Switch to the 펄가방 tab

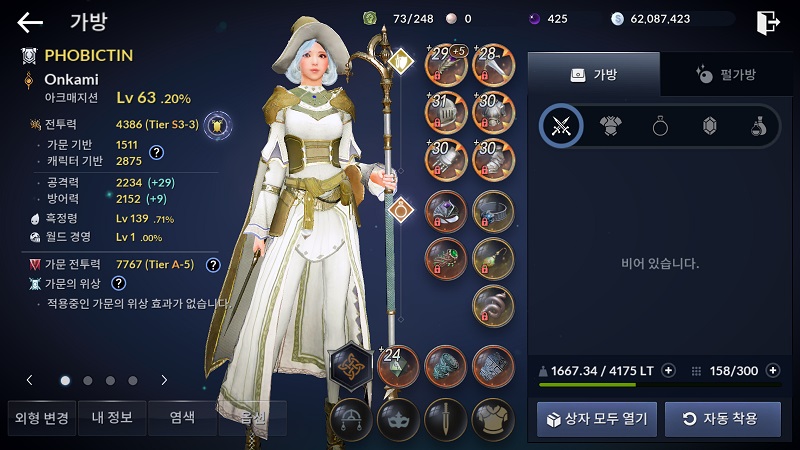click(726, 74)
